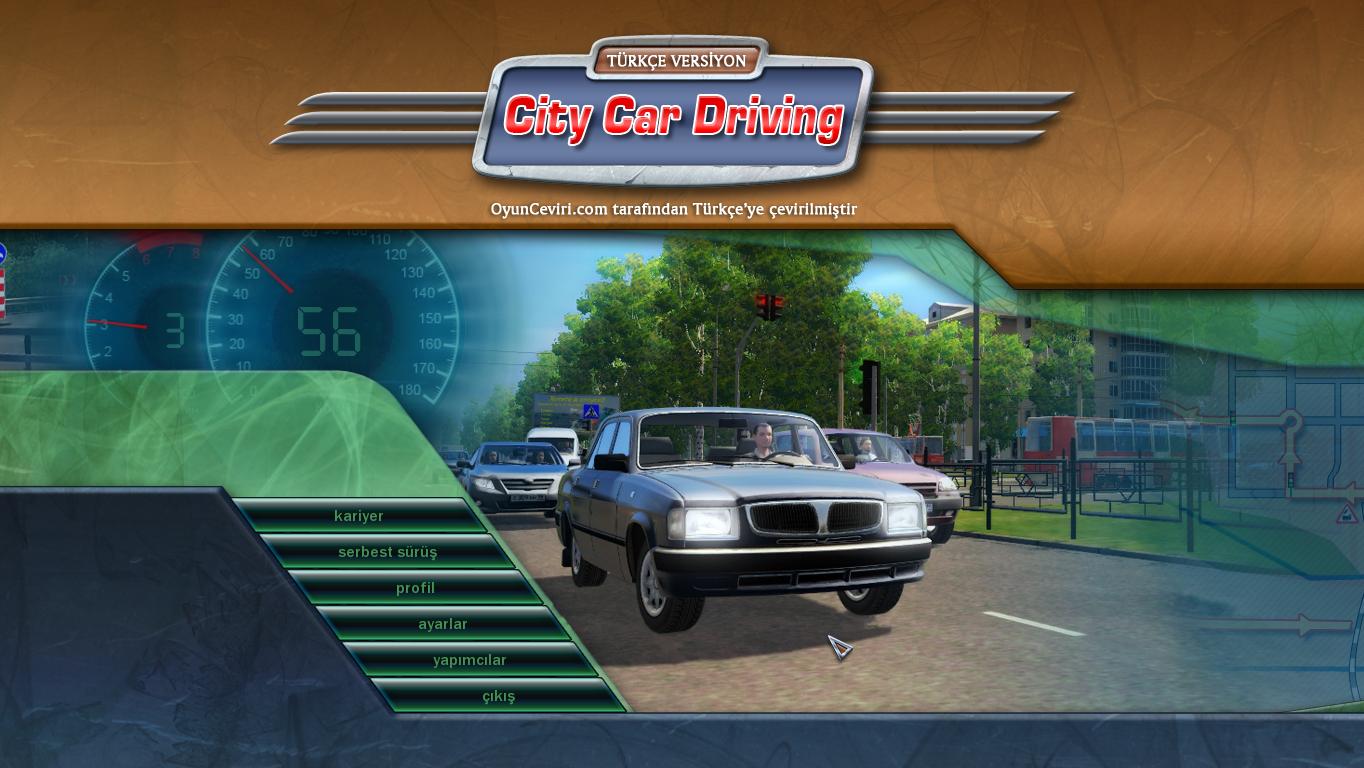The height and width of the screenshot is (768, 1364).
Task: Click the yapımcılar credits button
Action: (x=471, y=659)
